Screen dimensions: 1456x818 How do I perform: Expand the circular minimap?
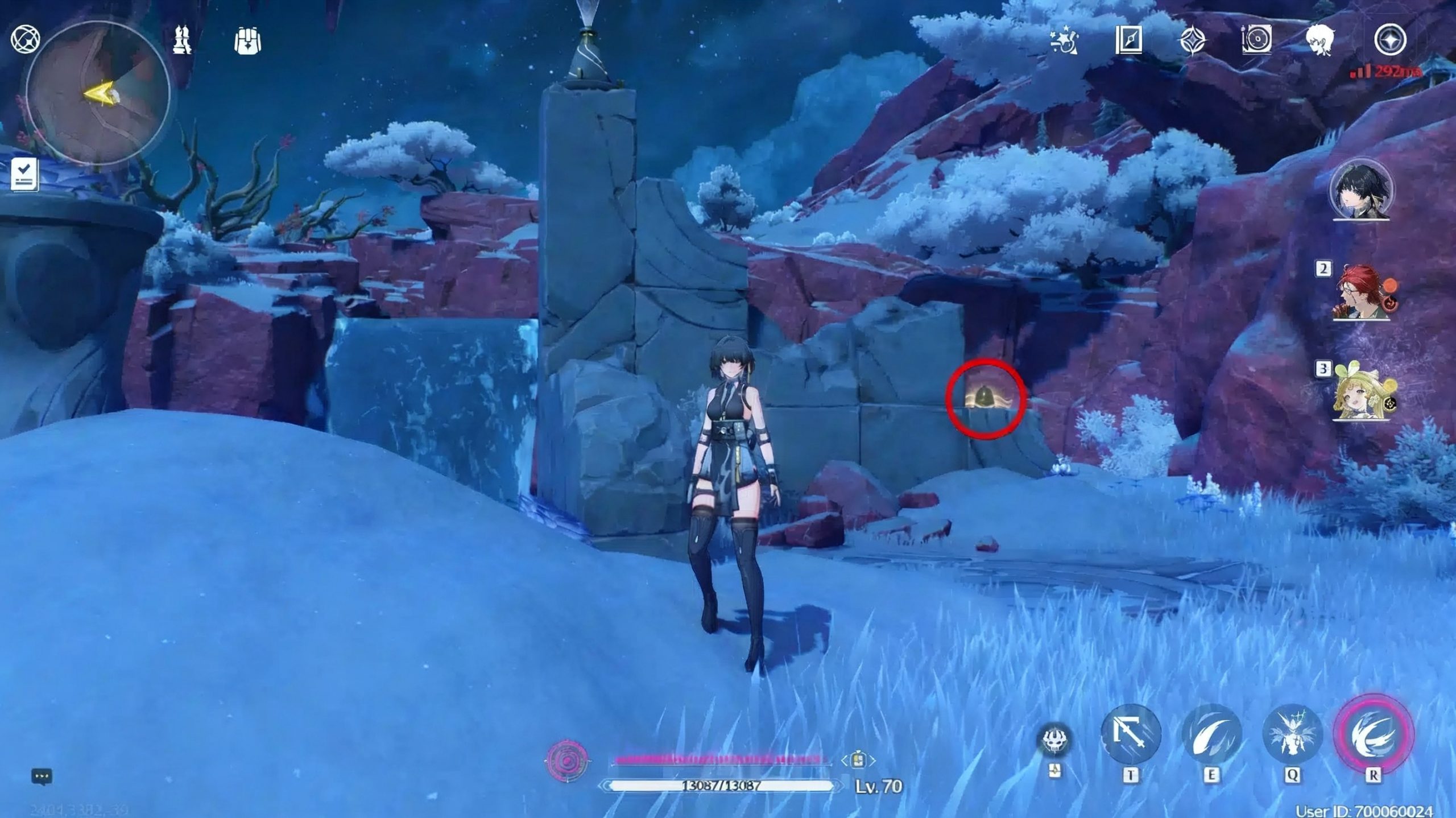click(x=98, y=94)
